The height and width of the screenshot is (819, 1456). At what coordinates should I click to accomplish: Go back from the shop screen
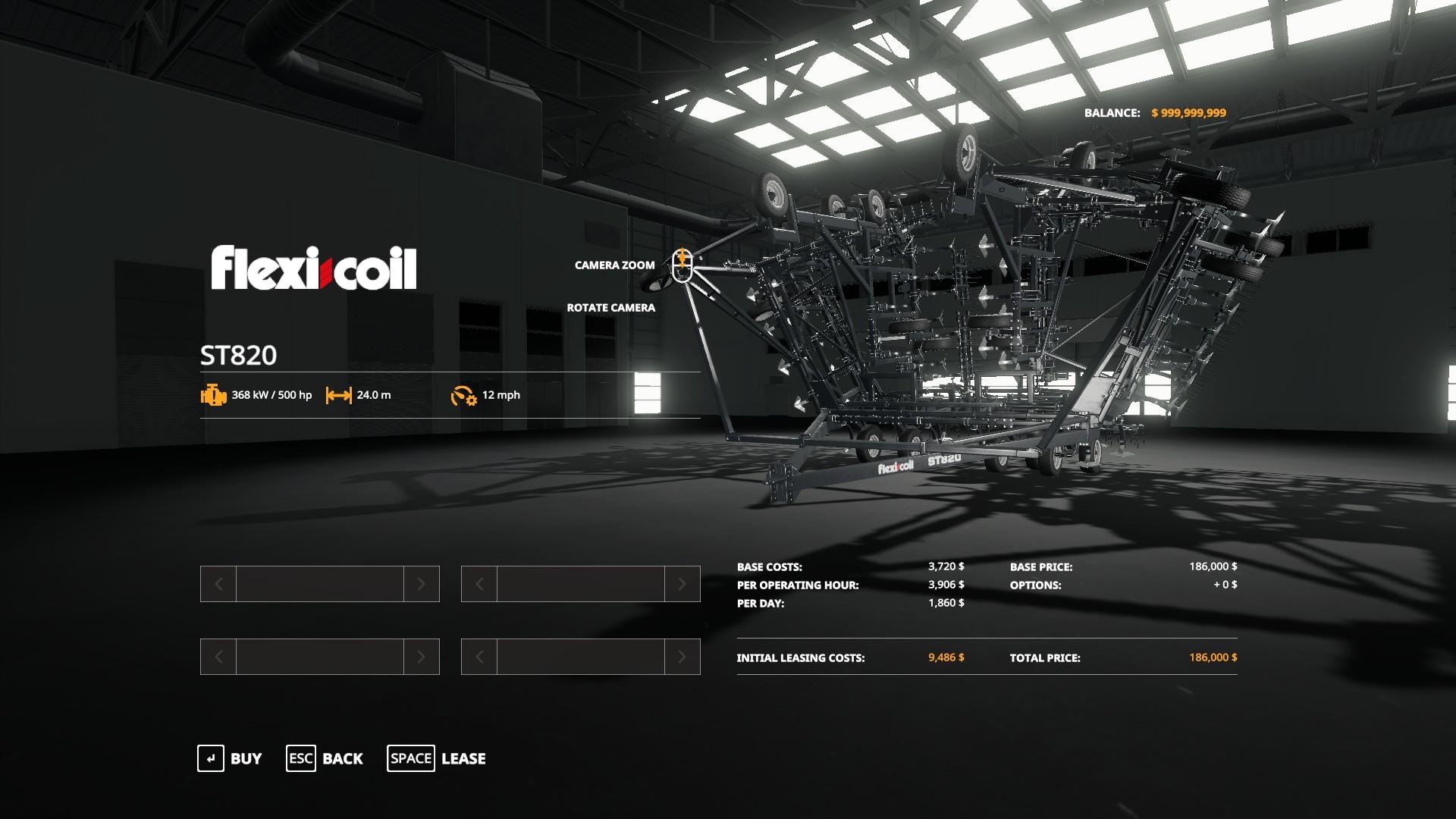pos(325,758)
